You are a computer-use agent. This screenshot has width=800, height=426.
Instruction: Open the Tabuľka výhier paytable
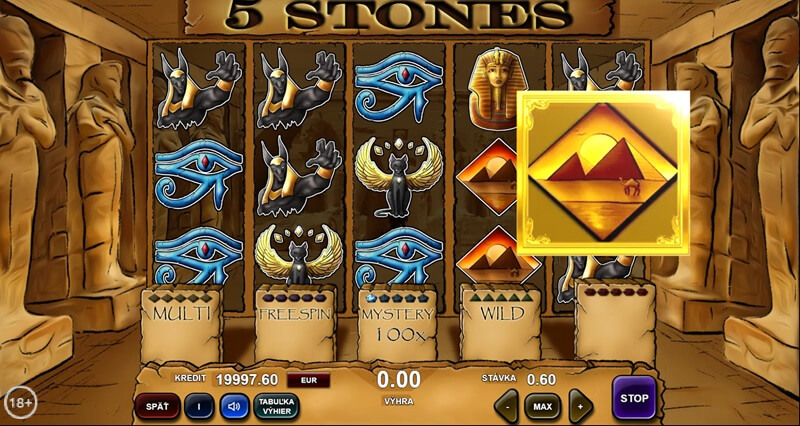pyautogui.click(x=276, y=406)
